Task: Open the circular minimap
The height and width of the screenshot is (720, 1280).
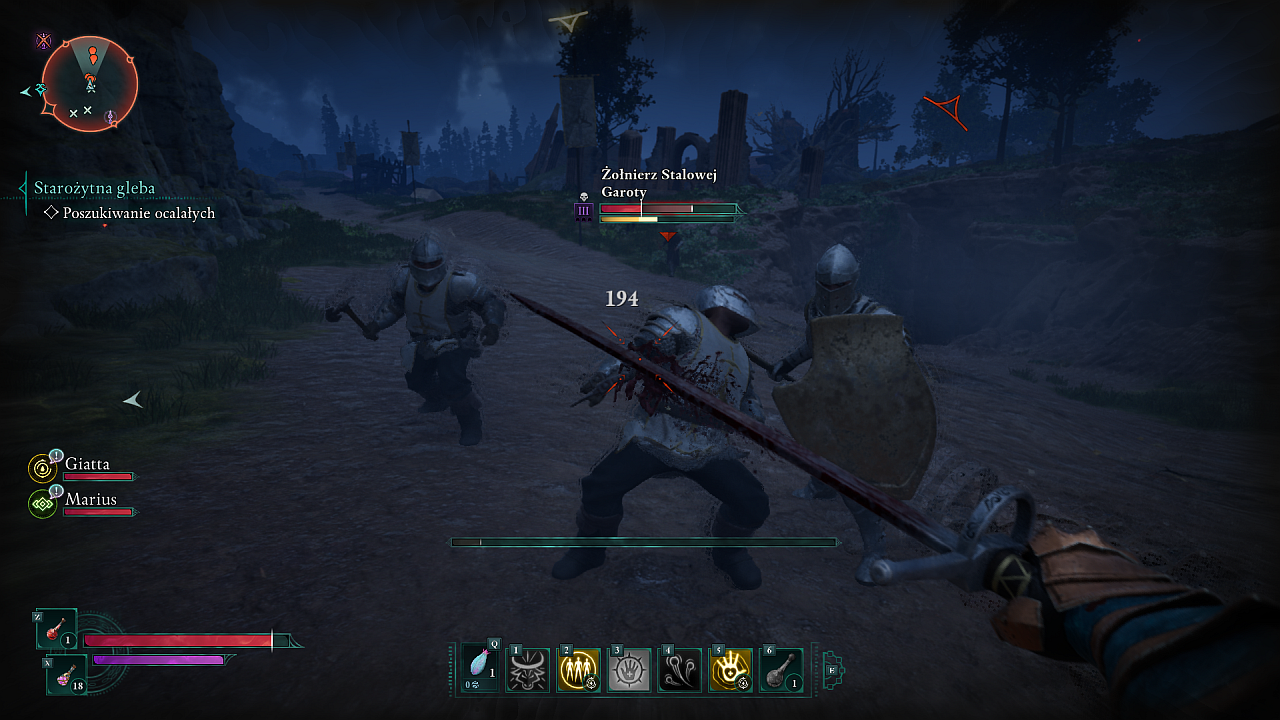Action: (89, 84)
